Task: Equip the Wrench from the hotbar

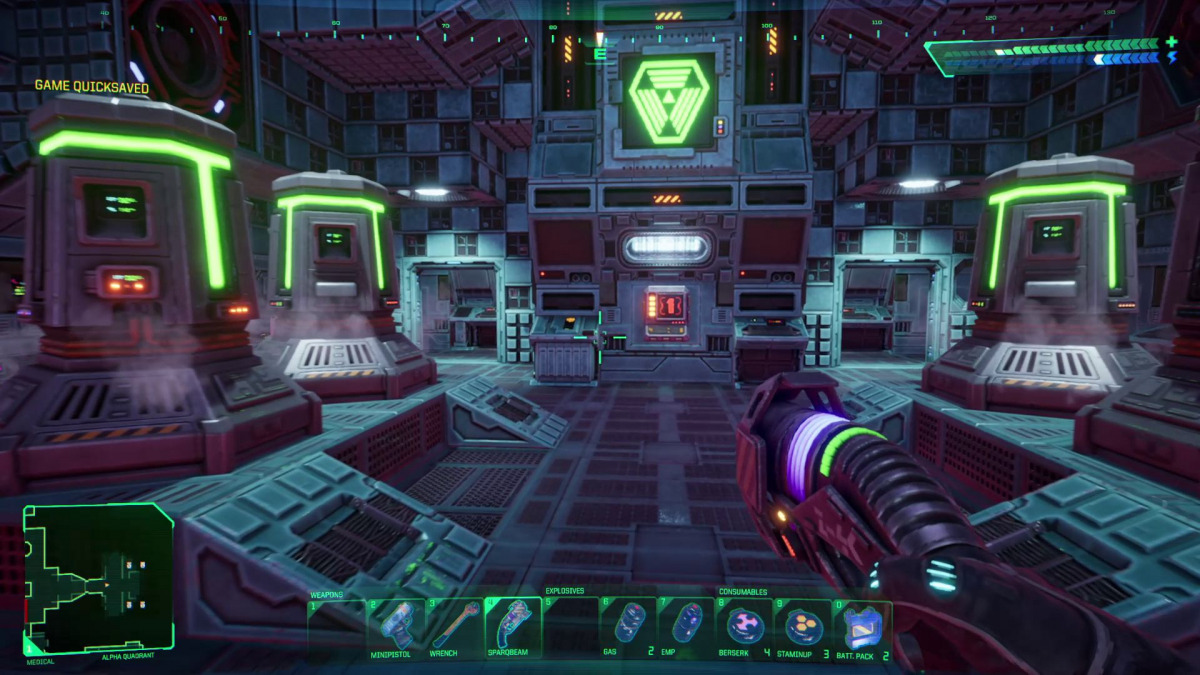Action: point(455,626)
